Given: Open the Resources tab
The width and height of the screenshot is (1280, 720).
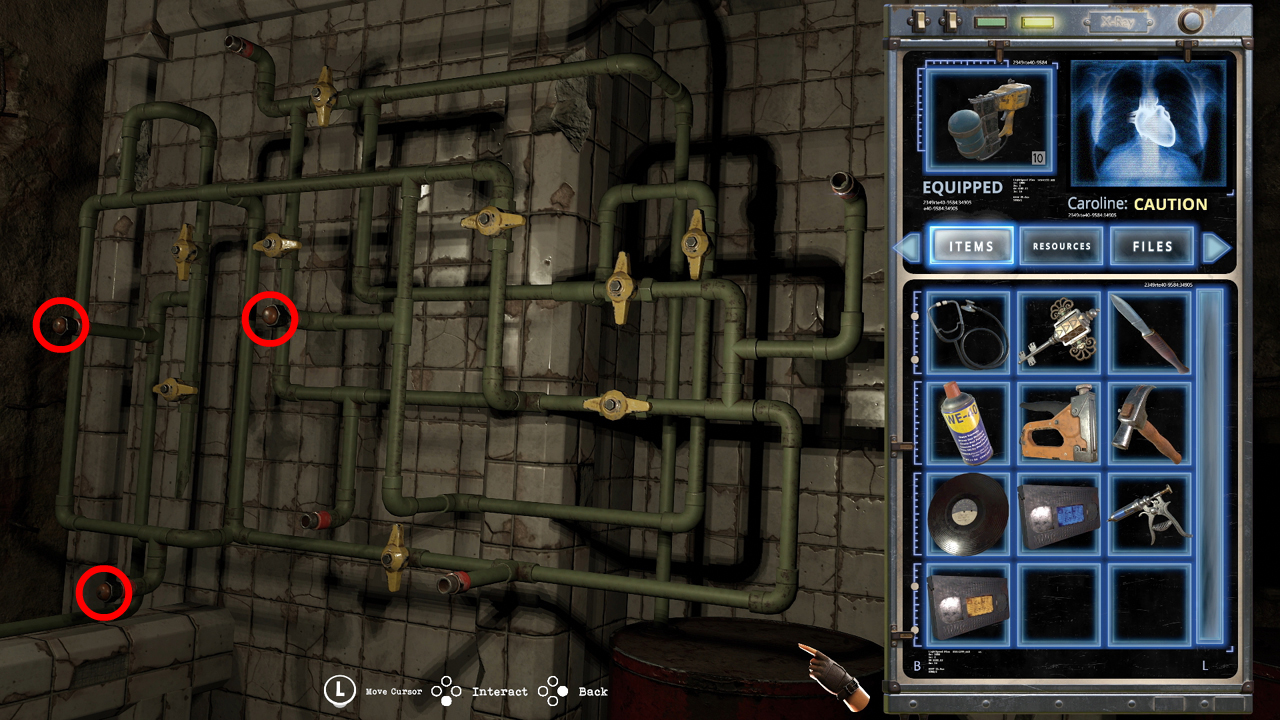Looking at the screenshot, I should coord(1061,246).
